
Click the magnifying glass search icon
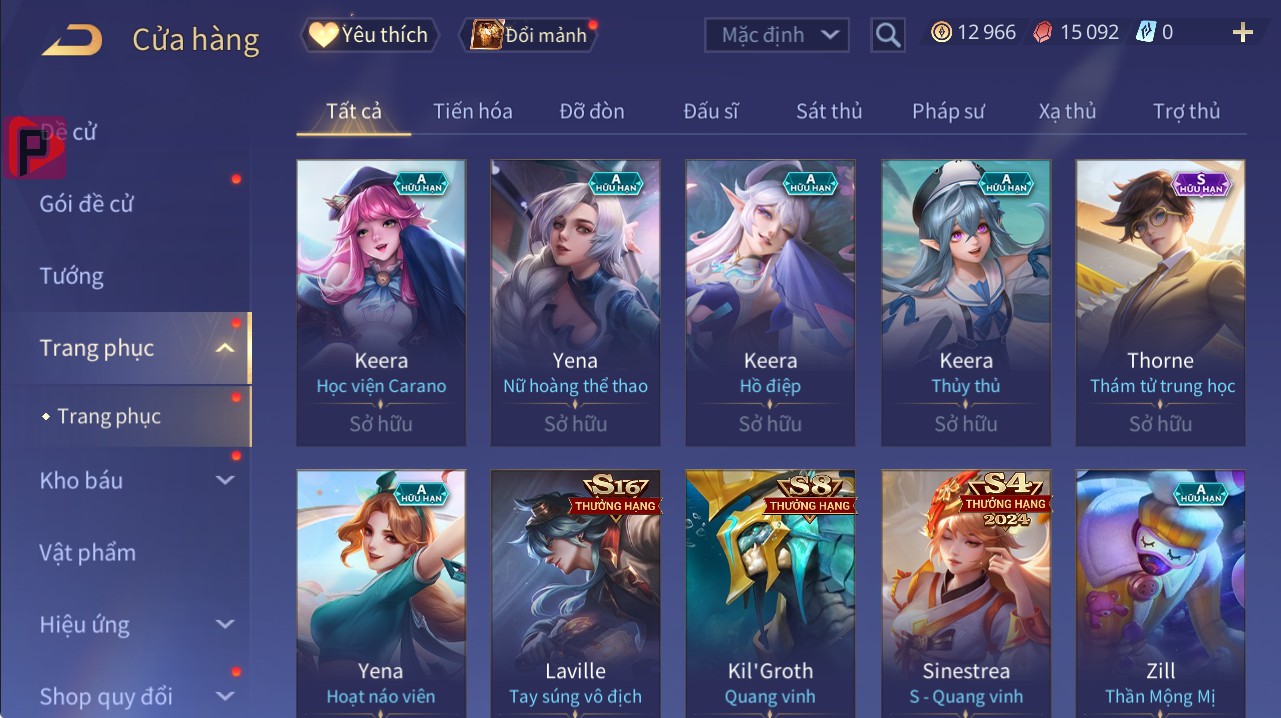pos(887,35)
